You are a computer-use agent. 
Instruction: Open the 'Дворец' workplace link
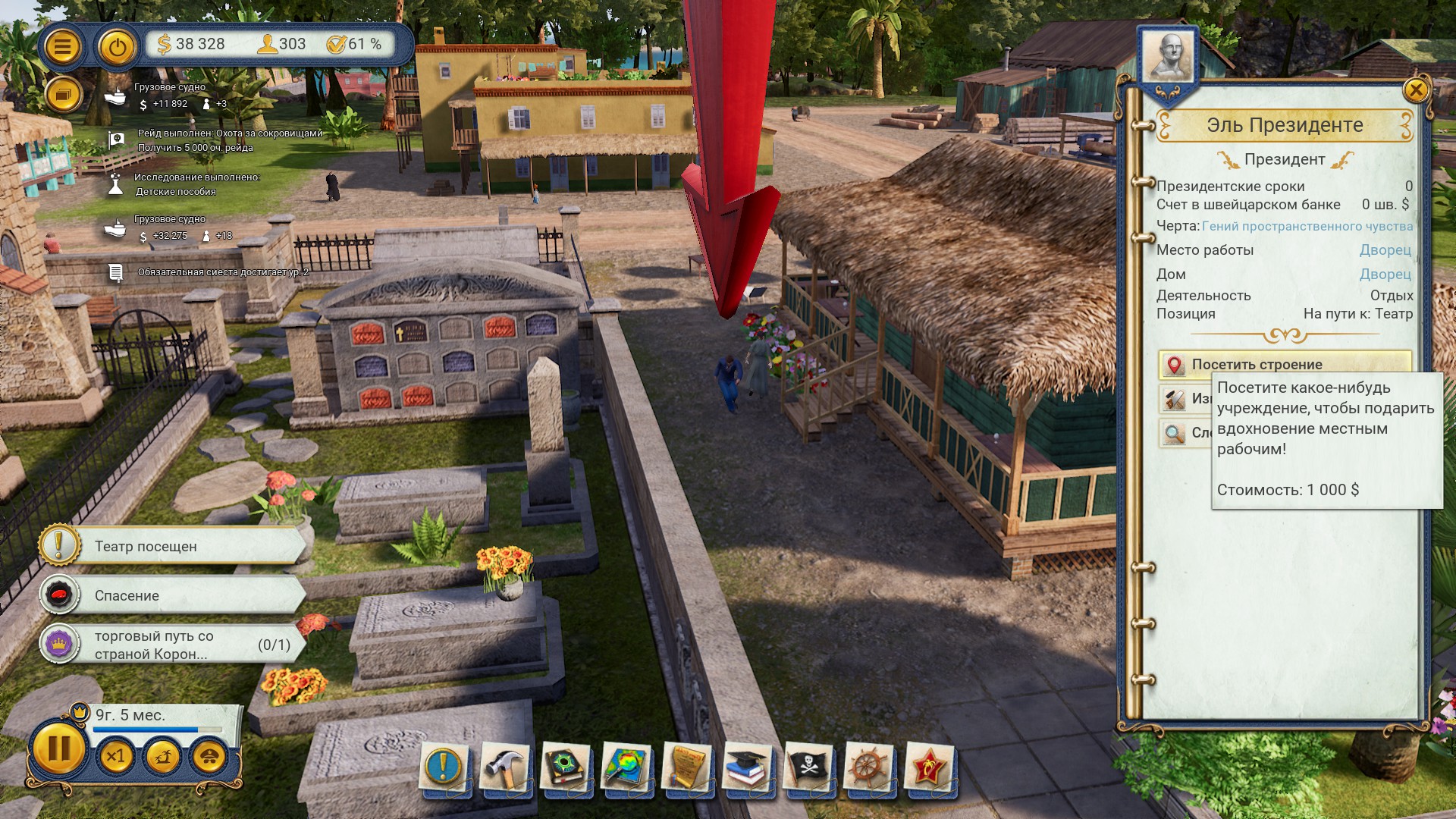[1385, 249]
